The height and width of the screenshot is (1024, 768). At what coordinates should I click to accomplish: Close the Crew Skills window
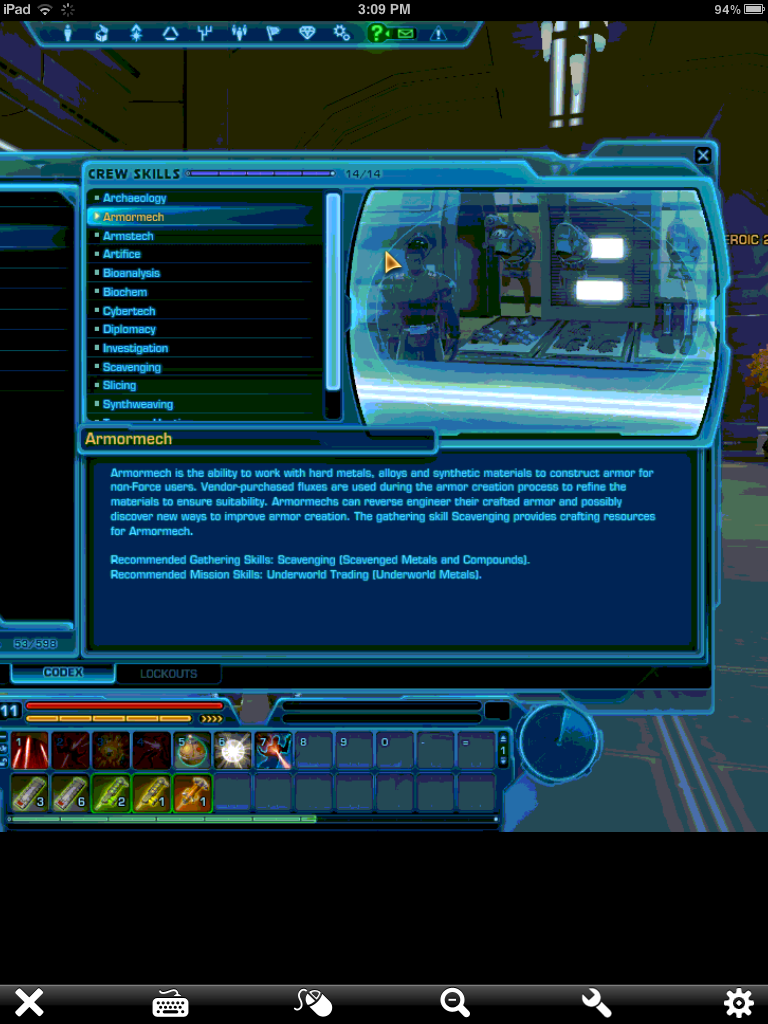[x=703, y=155]
